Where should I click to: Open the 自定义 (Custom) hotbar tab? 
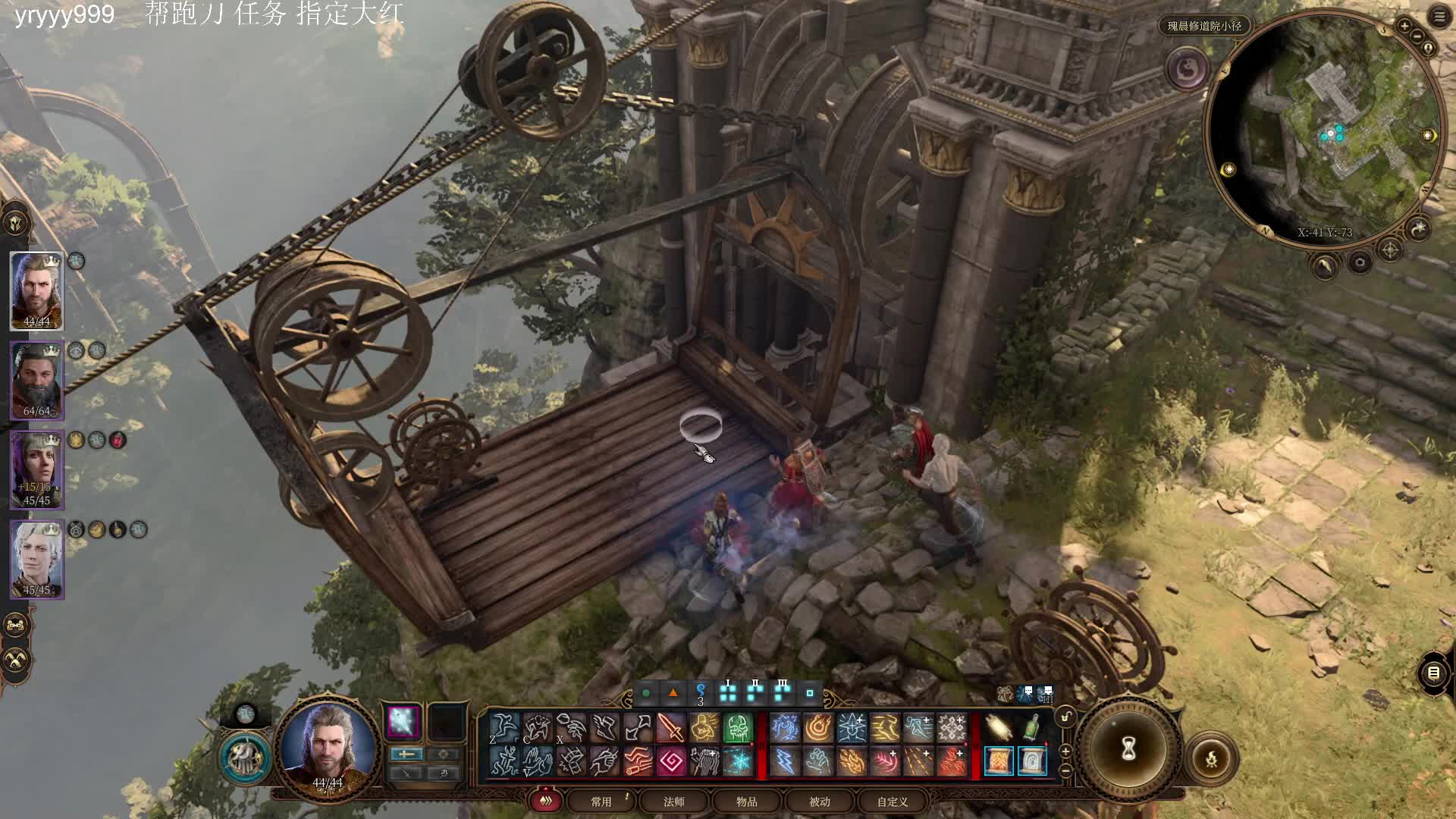click(893, 802)
